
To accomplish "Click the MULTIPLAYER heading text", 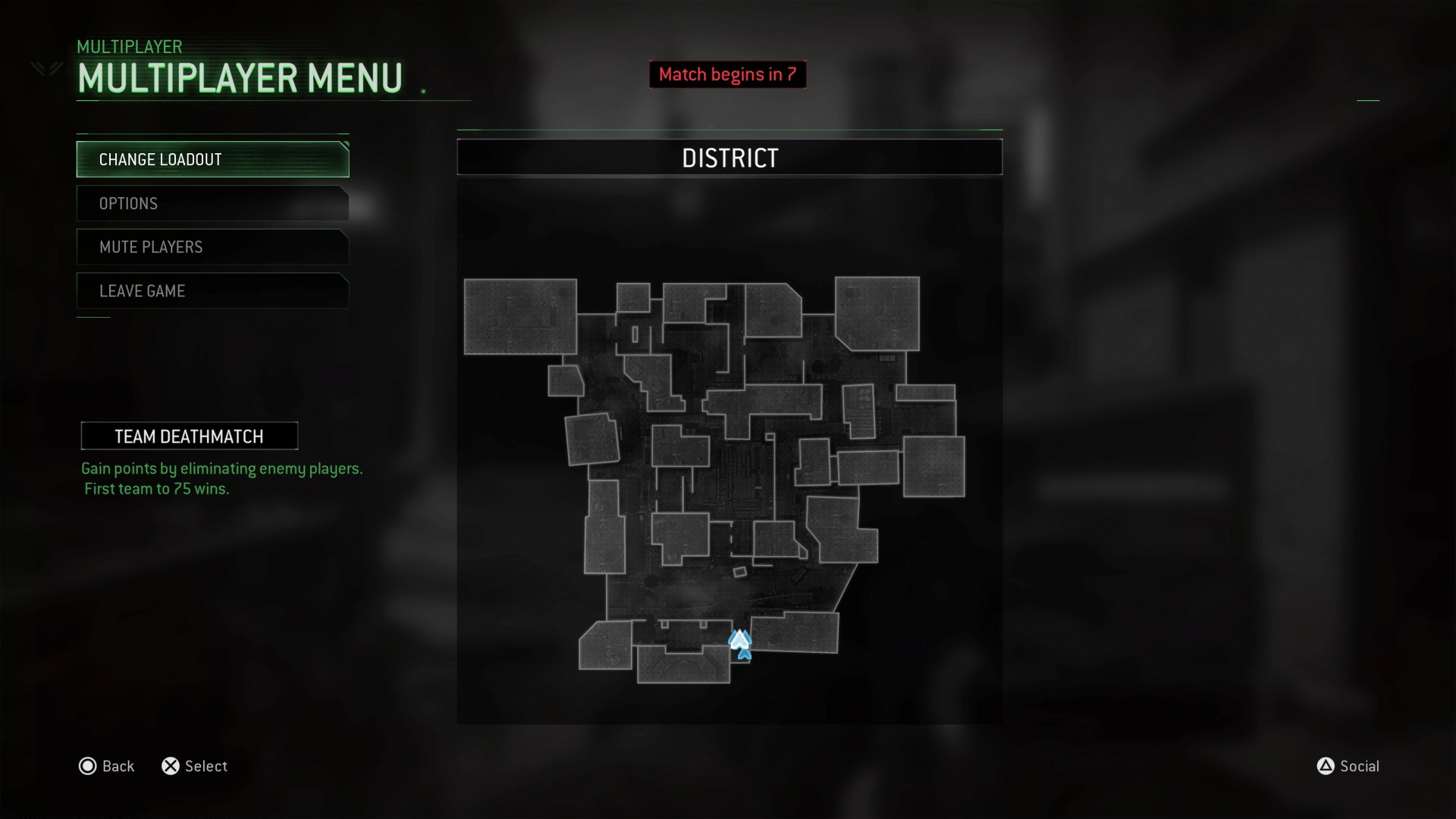I will coord(129,46).
